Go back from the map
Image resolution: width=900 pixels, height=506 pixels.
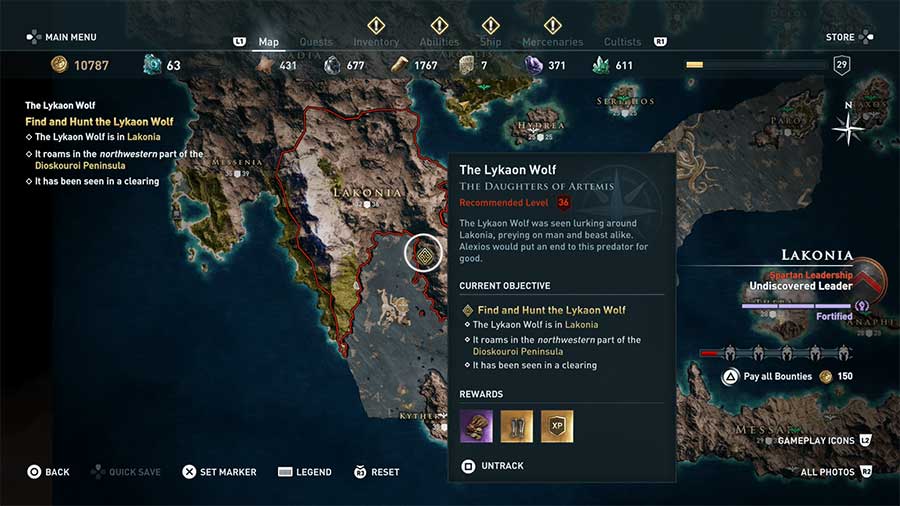(48, 472)
